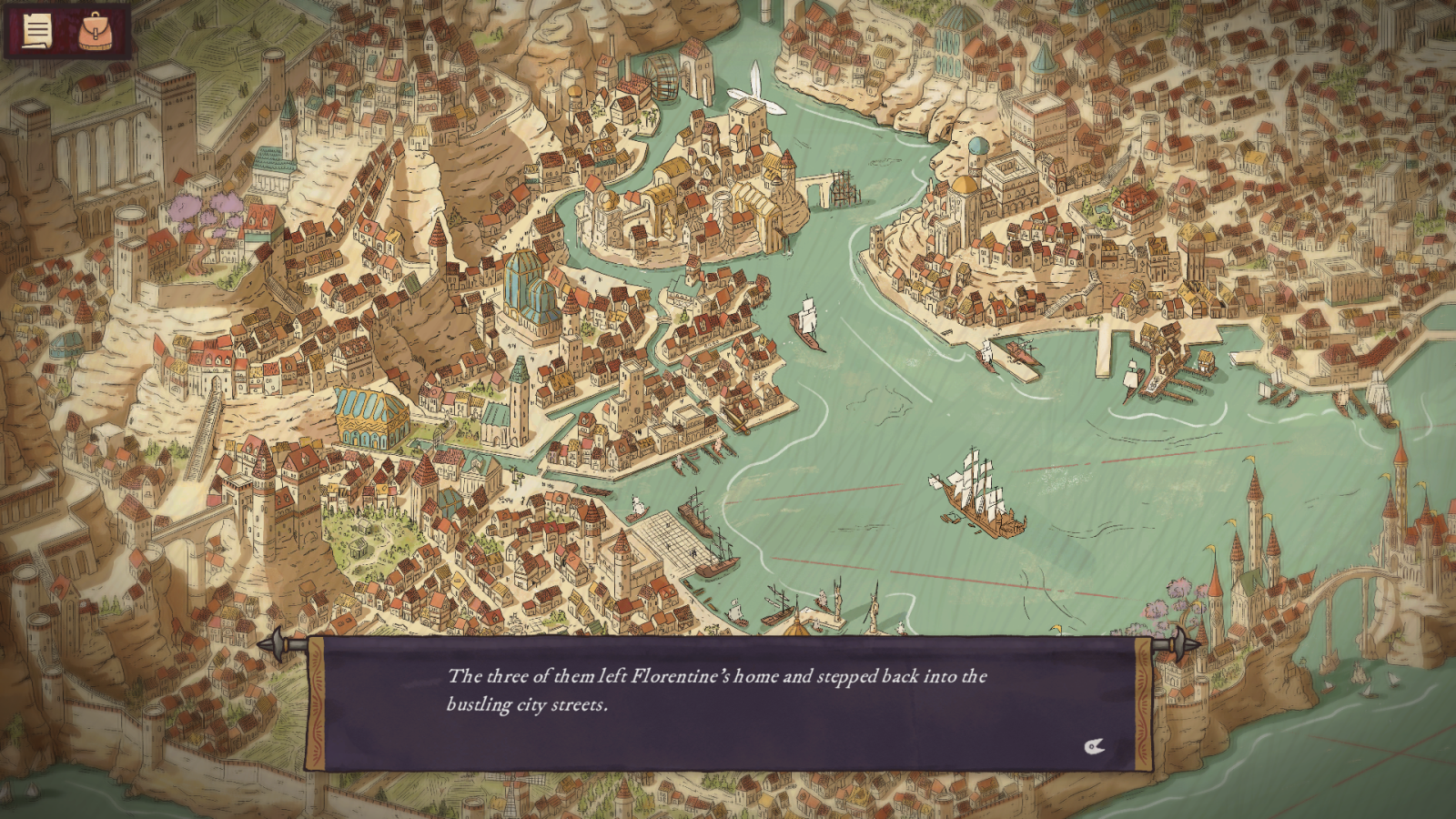1456x819 pixels.
Task: Advance dialogue with the continue arrow
Action: (x=1094, y=747)
